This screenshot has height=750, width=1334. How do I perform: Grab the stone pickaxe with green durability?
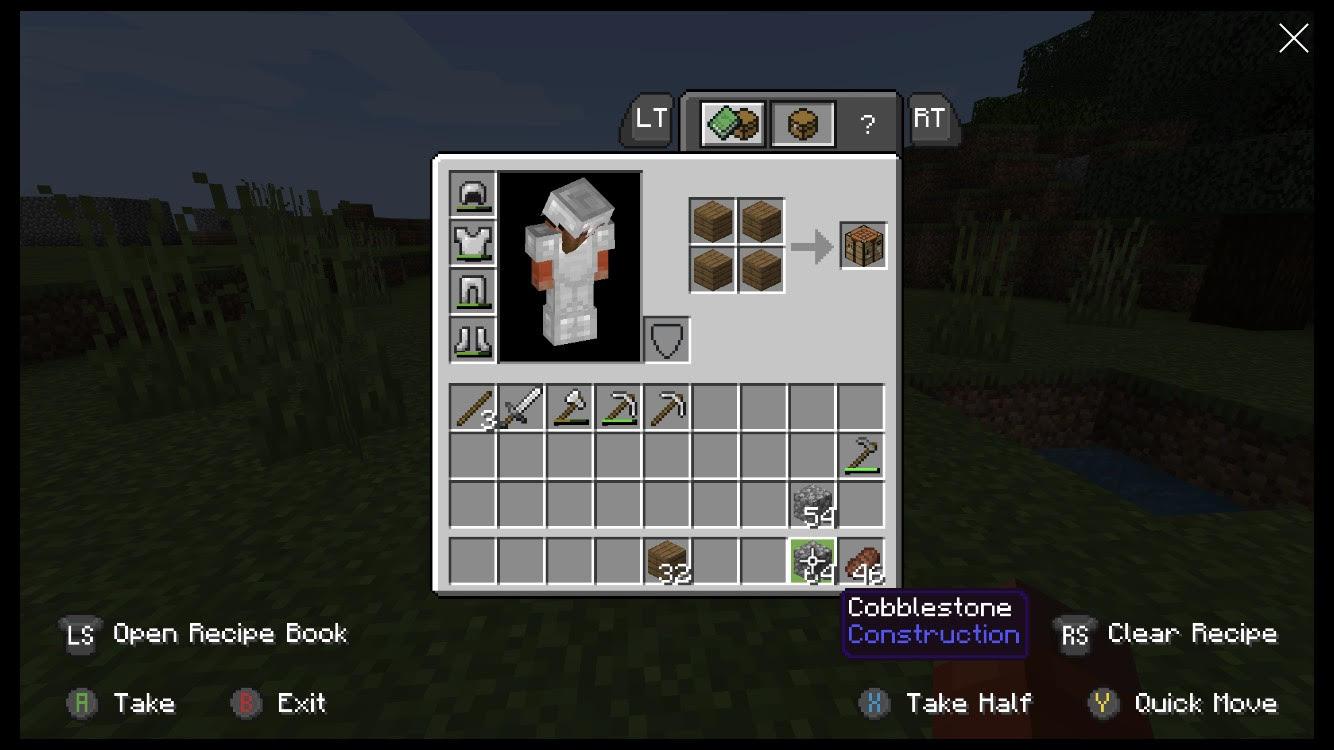617,405
